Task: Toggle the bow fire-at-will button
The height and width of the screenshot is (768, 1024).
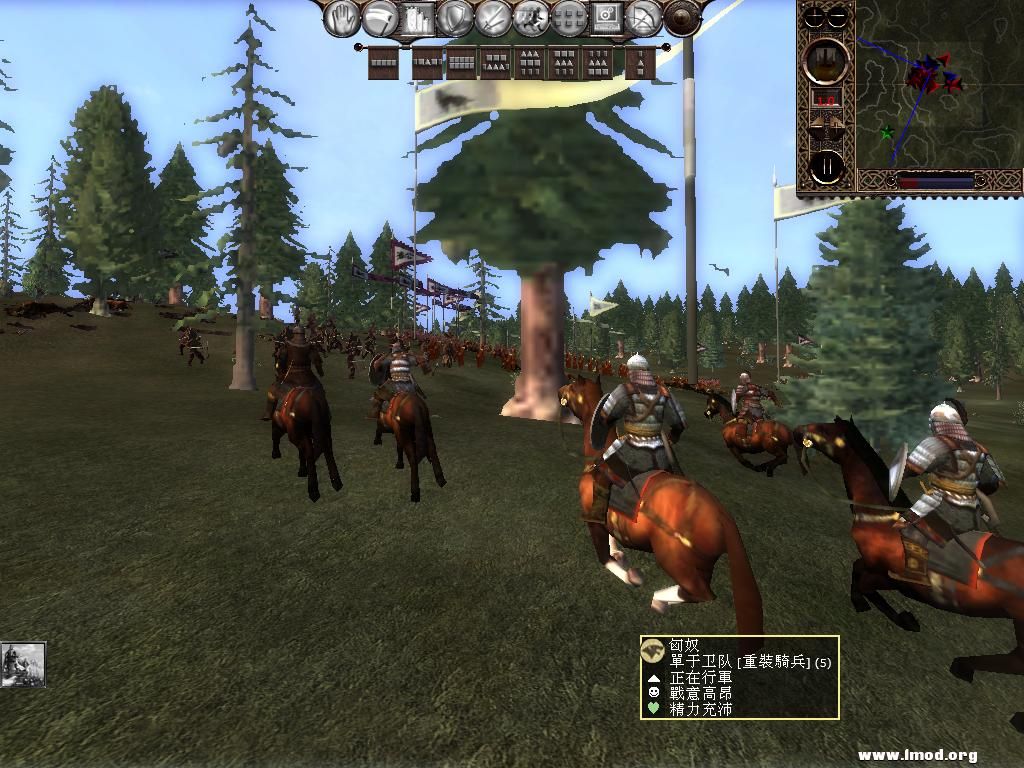Action: pyautogui.click(x=643, y=18)
